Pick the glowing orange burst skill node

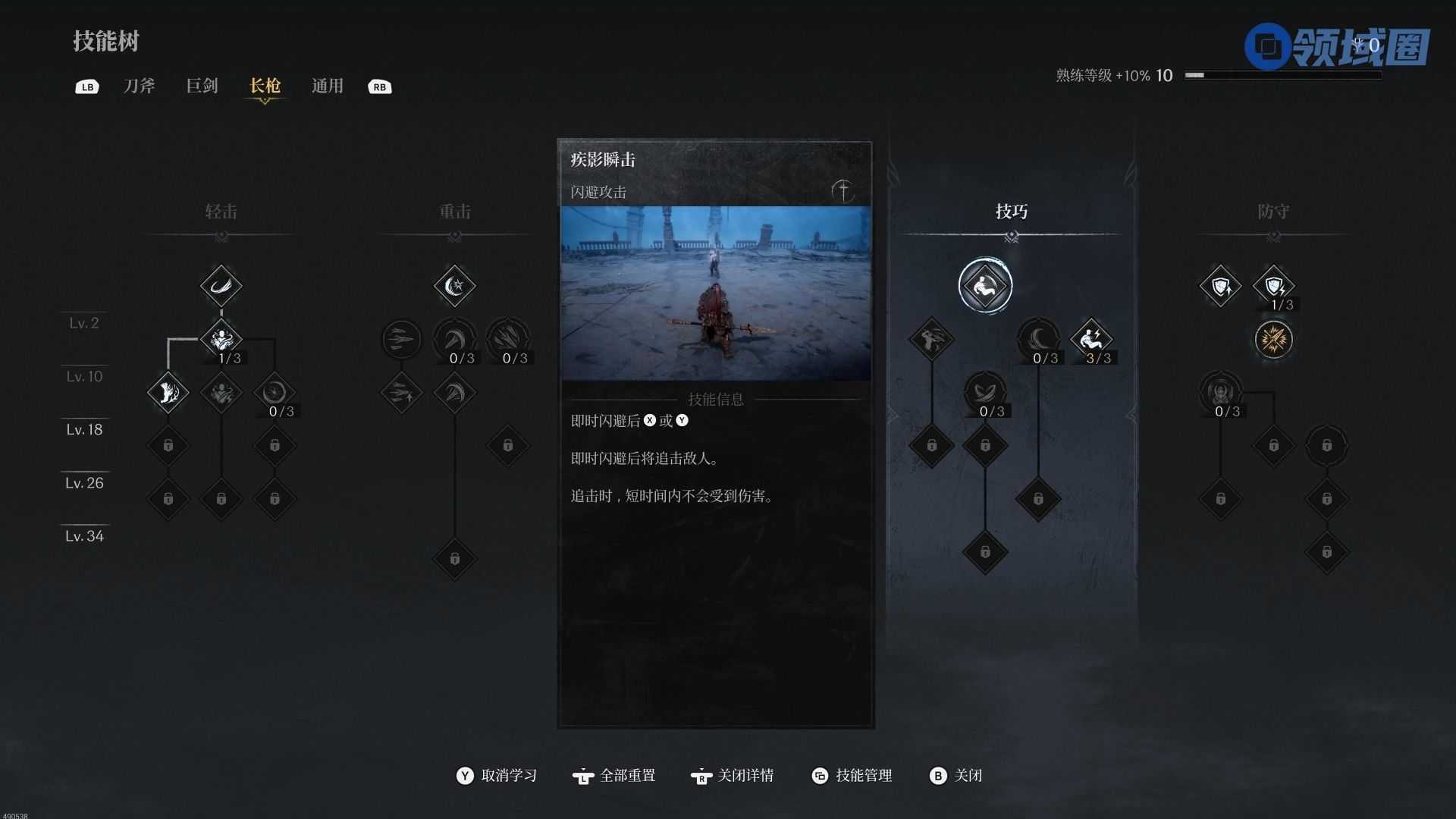point(1273,339)
